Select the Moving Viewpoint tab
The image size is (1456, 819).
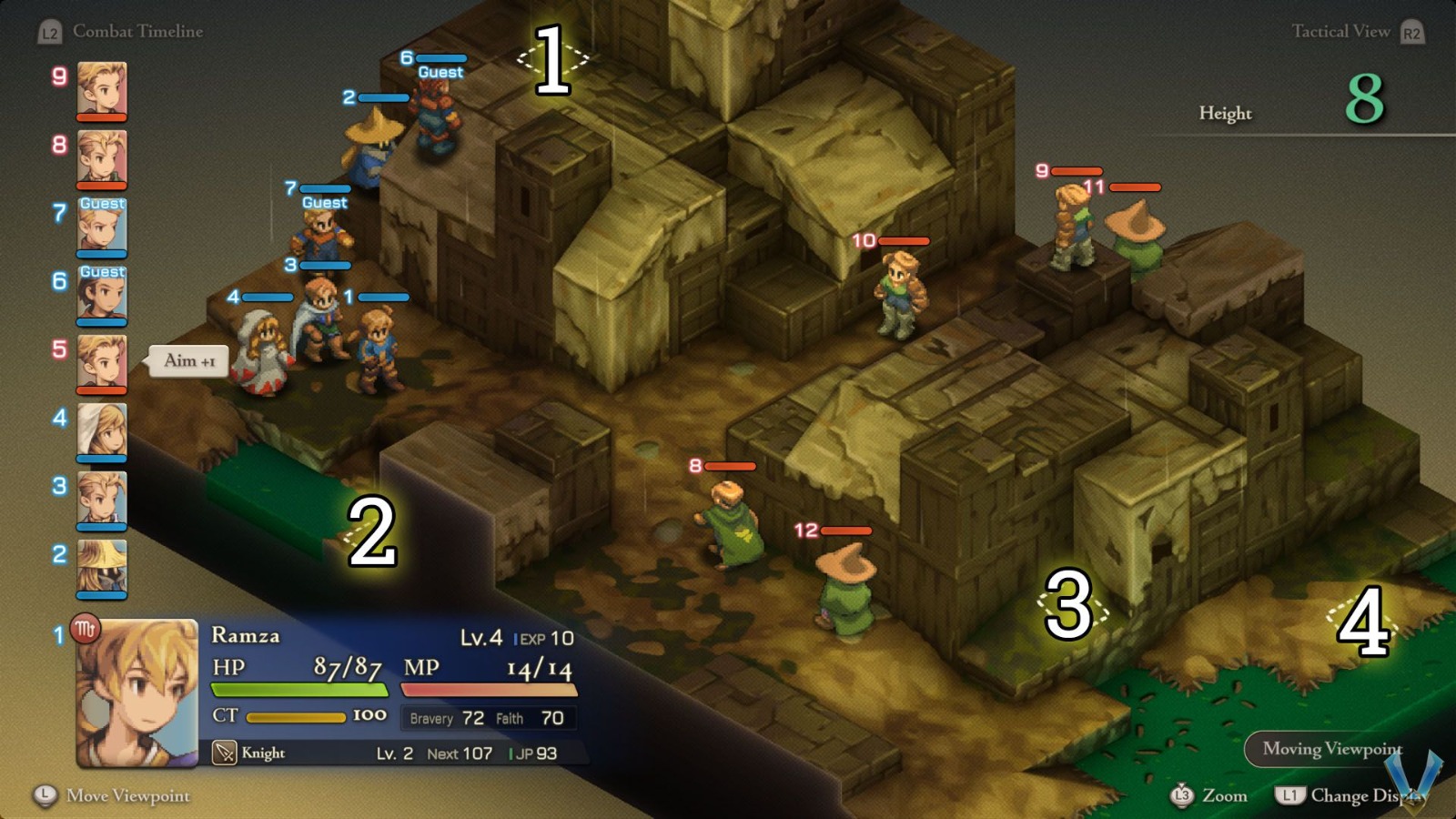pos(1331,749)
